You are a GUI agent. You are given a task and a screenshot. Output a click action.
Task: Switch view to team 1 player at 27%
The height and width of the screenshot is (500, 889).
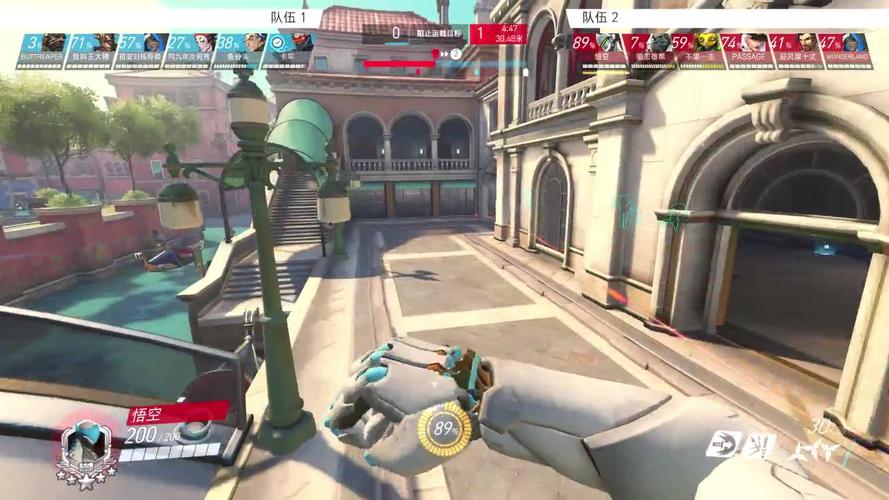[x=190, y=49]
